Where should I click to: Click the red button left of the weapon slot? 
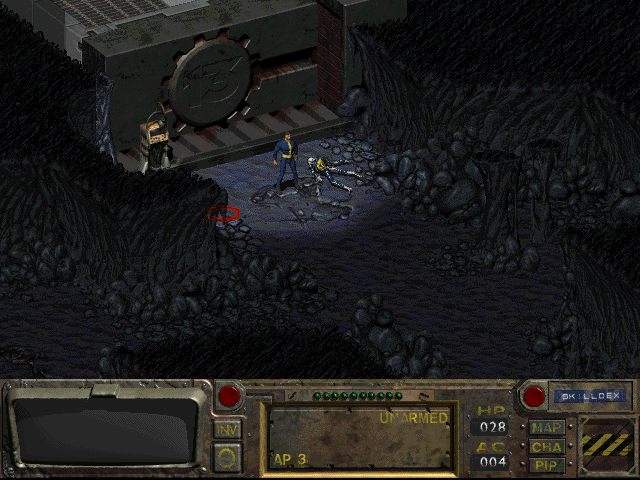pos(229,396)
